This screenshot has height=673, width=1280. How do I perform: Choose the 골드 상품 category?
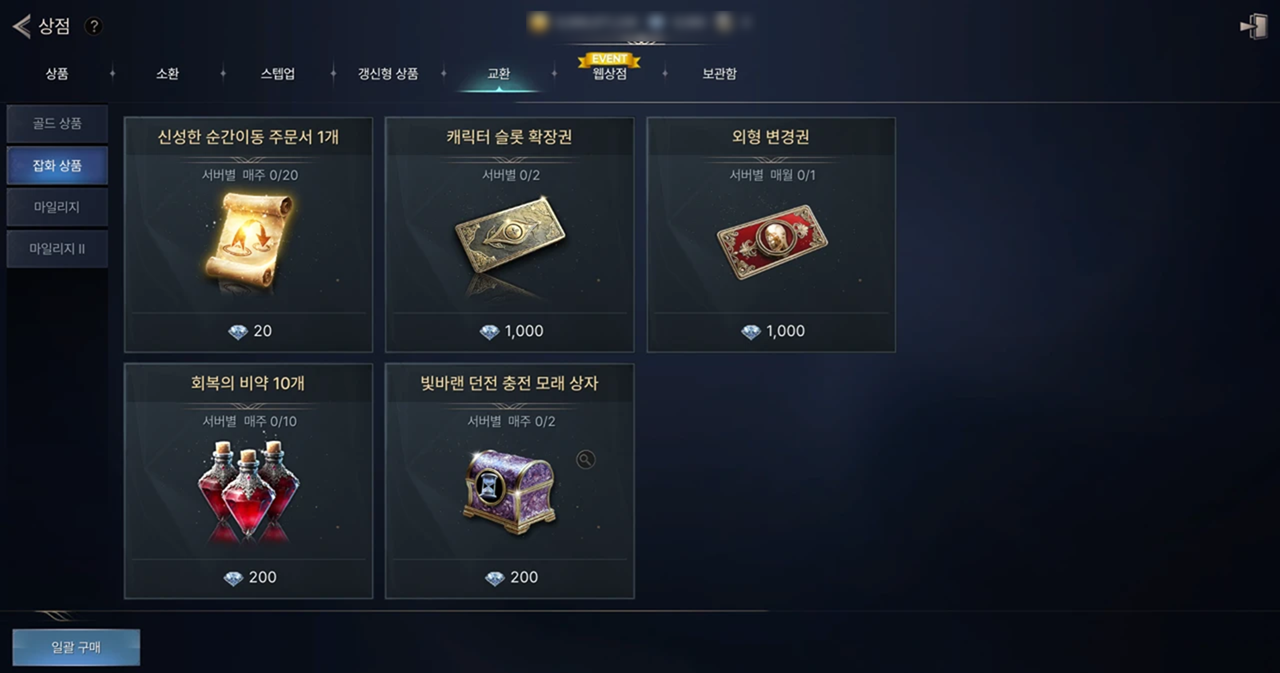click(57, 124)
